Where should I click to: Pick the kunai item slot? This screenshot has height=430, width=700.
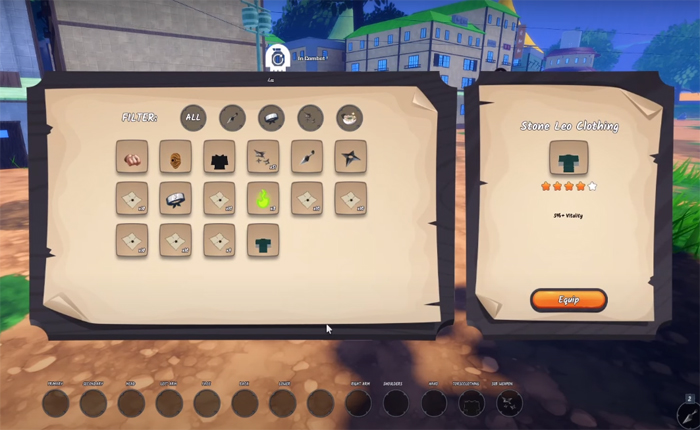click(x=306, y=157)
